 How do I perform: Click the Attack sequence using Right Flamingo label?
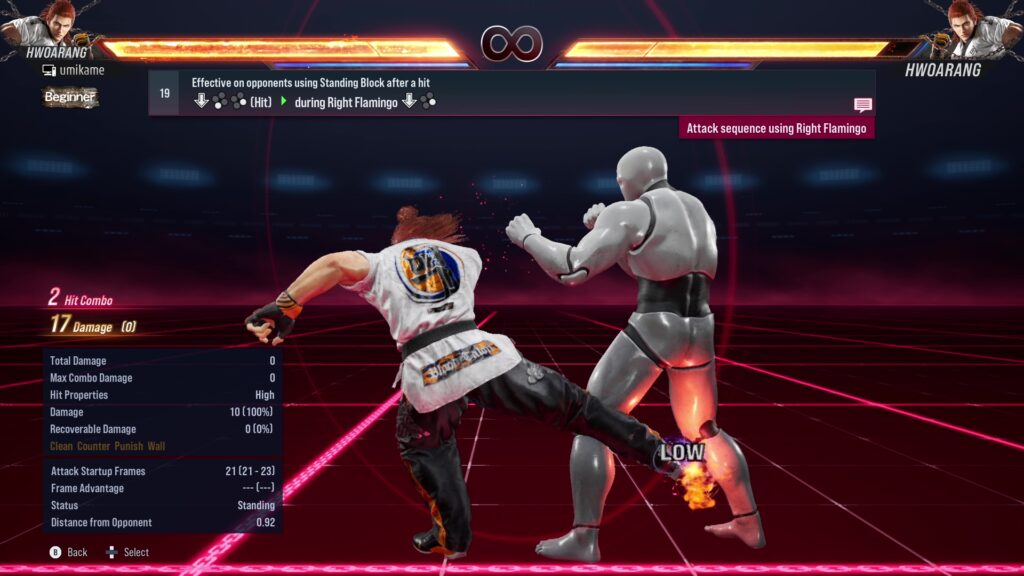pyautogui.click(x=776, y=128)
